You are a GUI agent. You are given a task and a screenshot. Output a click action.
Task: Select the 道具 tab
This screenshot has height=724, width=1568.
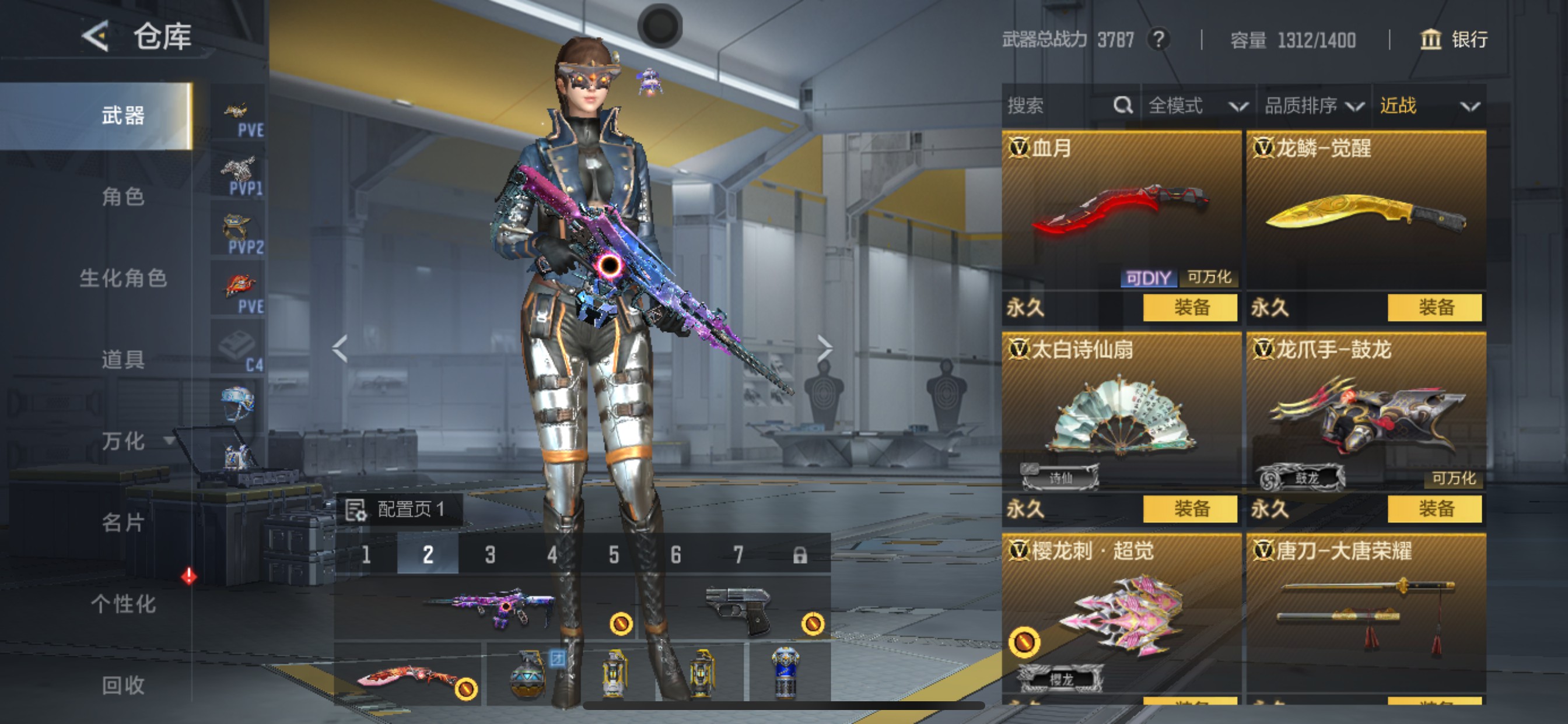point(123,360)
